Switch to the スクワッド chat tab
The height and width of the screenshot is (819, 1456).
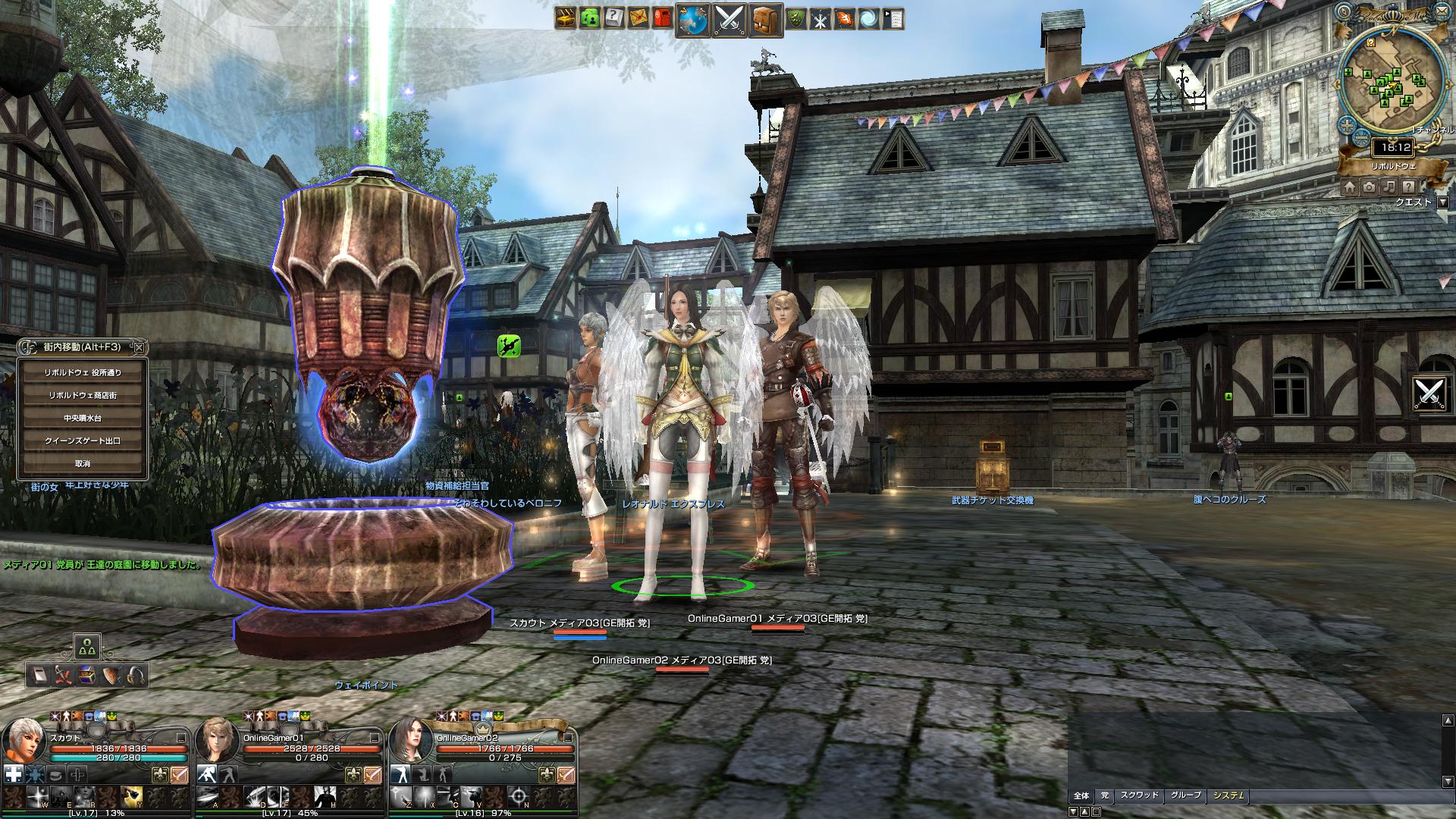pyautogui.click(x=1139, y=795)
